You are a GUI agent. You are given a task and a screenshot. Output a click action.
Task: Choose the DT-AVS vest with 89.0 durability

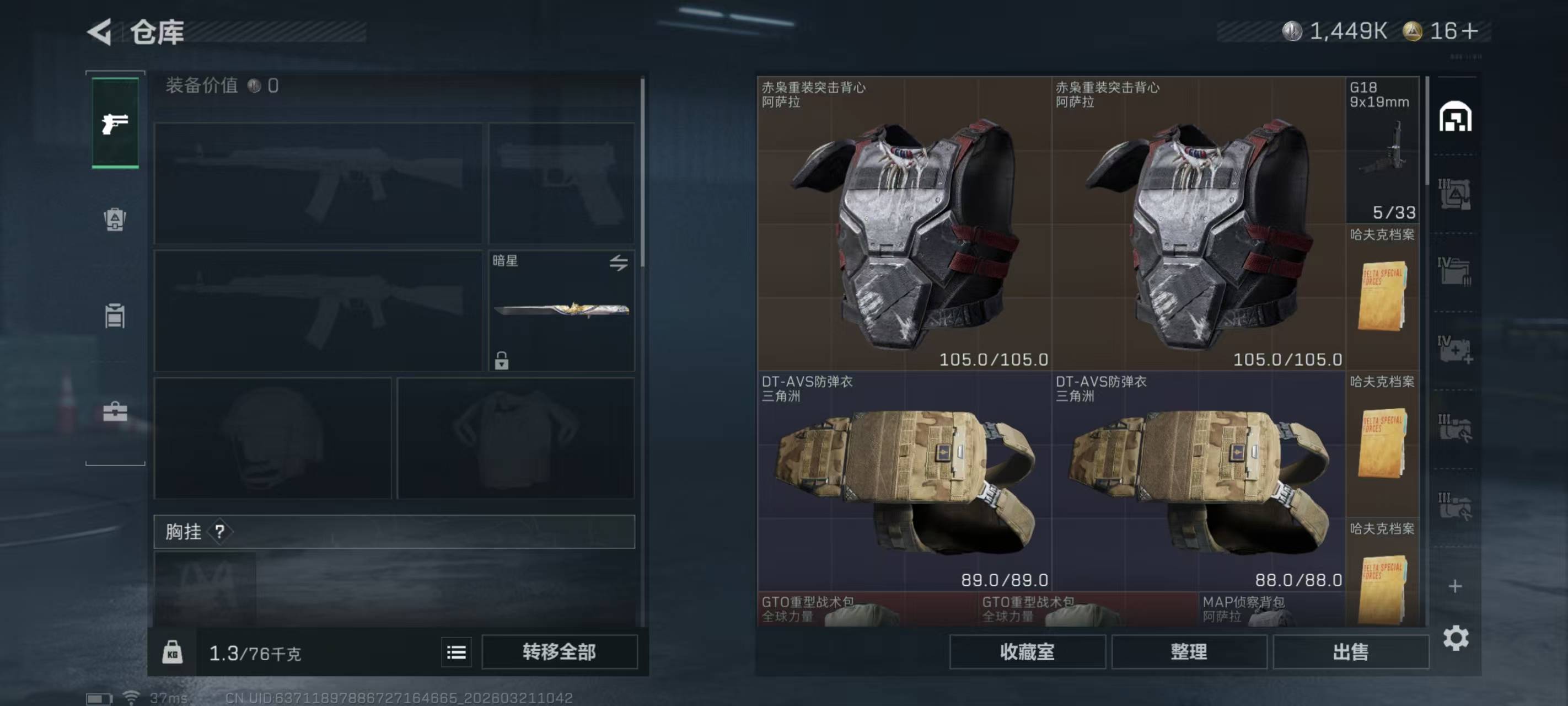(904, 481)
